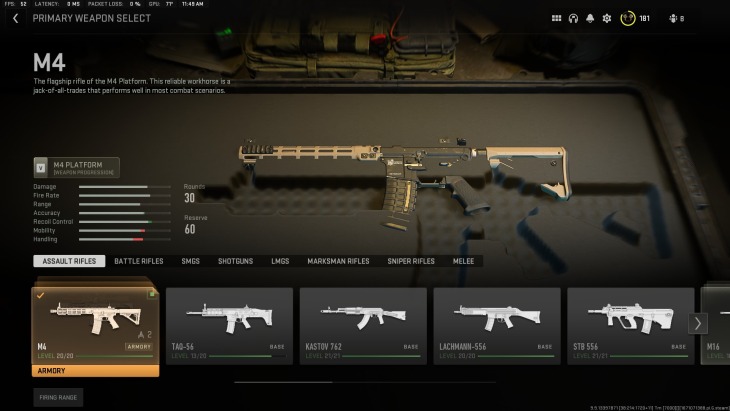730x411 pixels.
Task: Open the notifications bell
Action: pyautogui.click(x=590, y=18)
